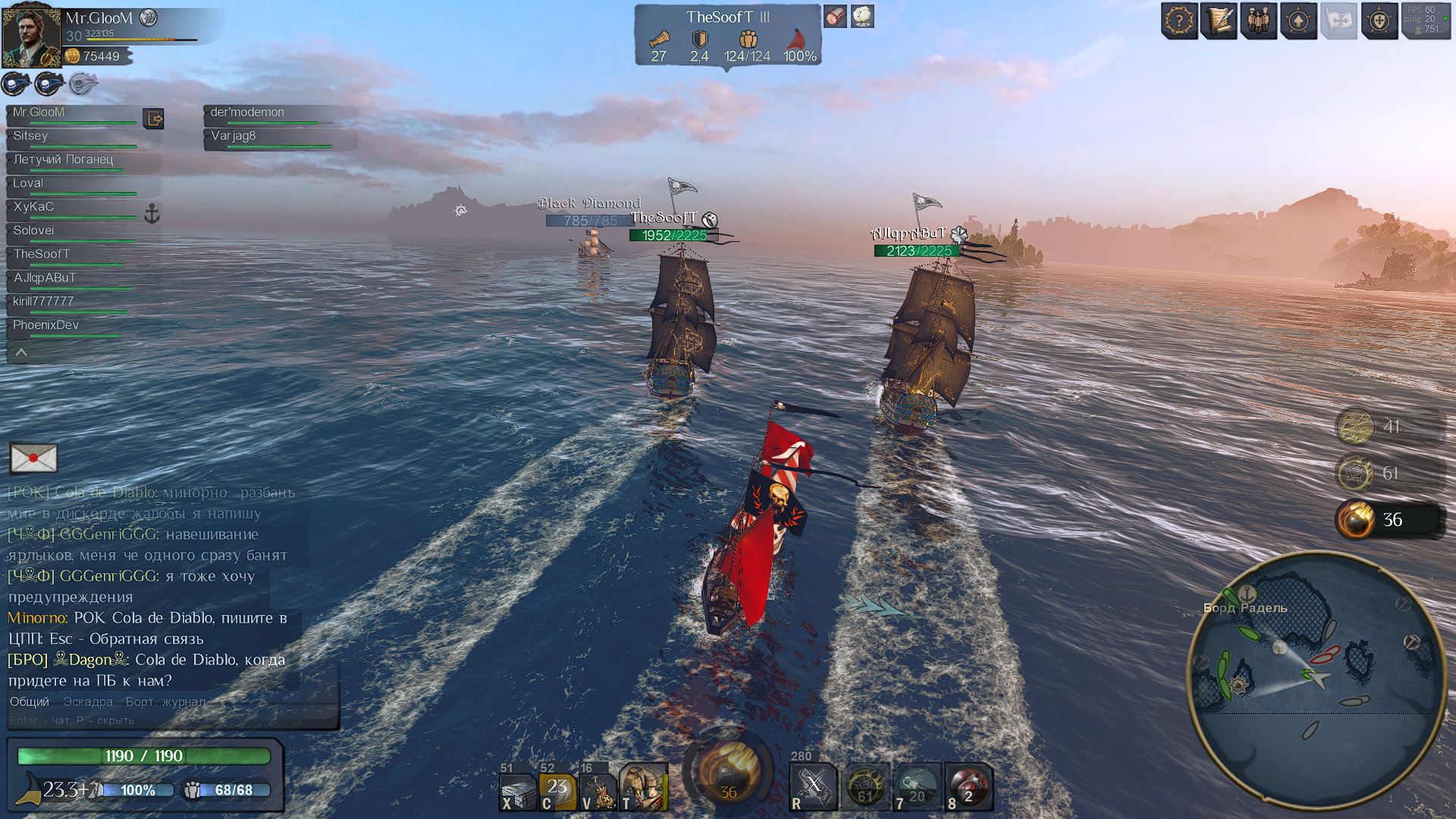Open the scroll and quill journal
The image size is (1456, 819).
coord(1219,21)
